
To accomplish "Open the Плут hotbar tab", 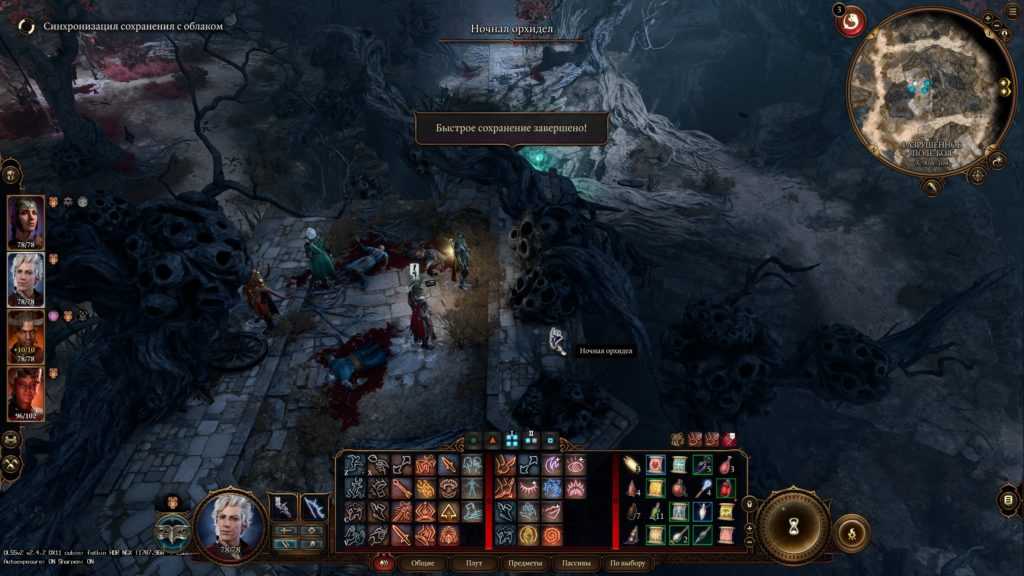I will pos(474,564).
